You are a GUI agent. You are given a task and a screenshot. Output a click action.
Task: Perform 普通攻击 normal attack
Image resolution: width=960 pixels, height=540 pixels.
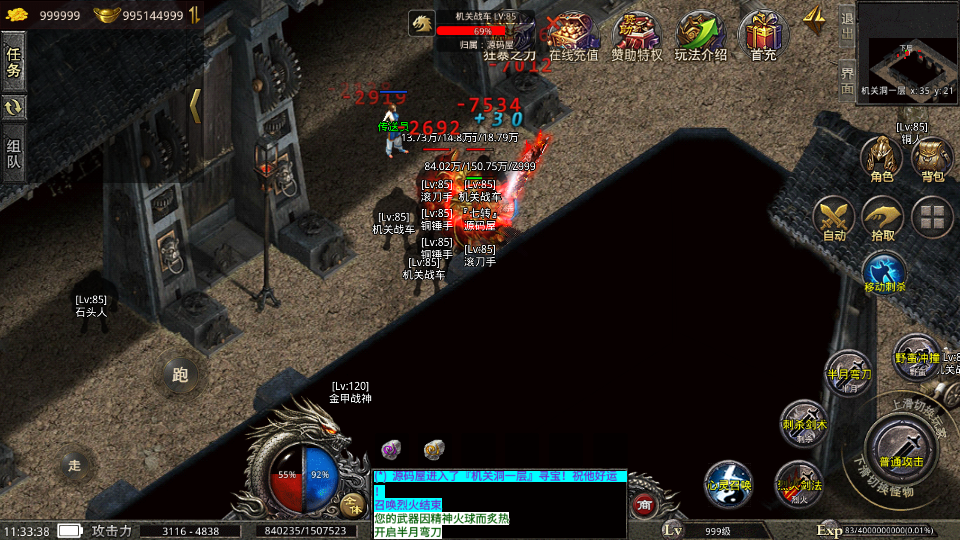pos(901,446)
